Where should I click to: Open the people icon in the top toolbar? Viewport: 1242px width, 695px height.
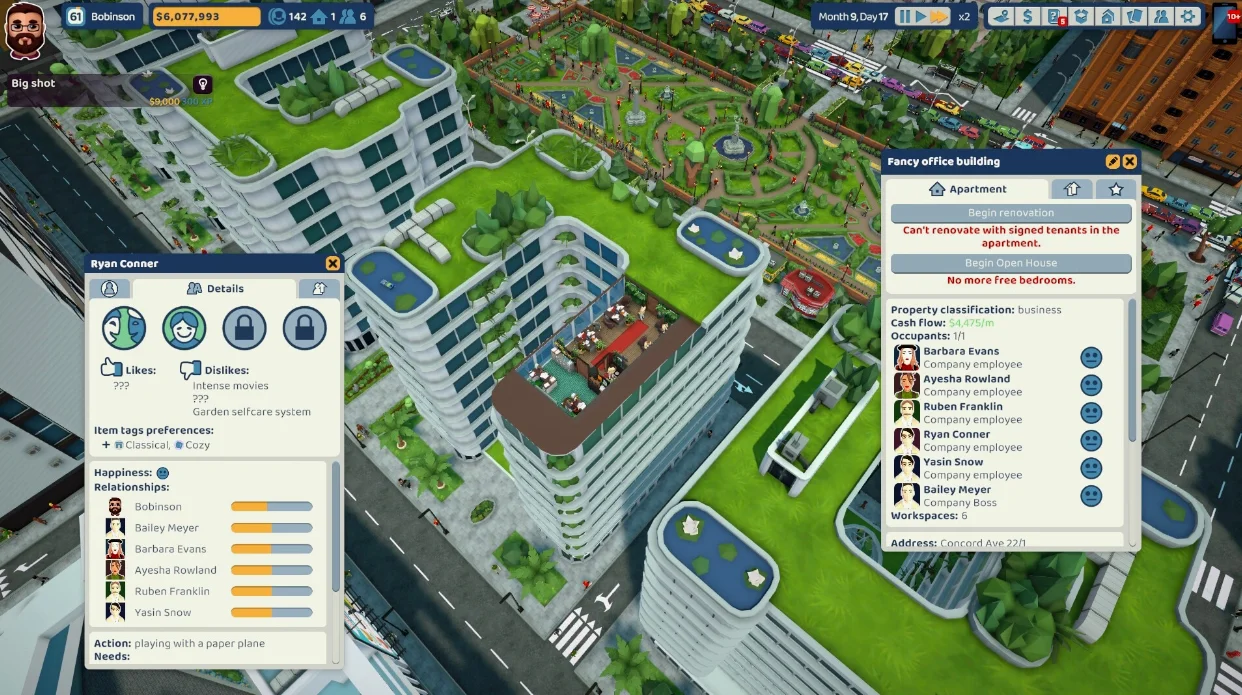[1160, 16]
